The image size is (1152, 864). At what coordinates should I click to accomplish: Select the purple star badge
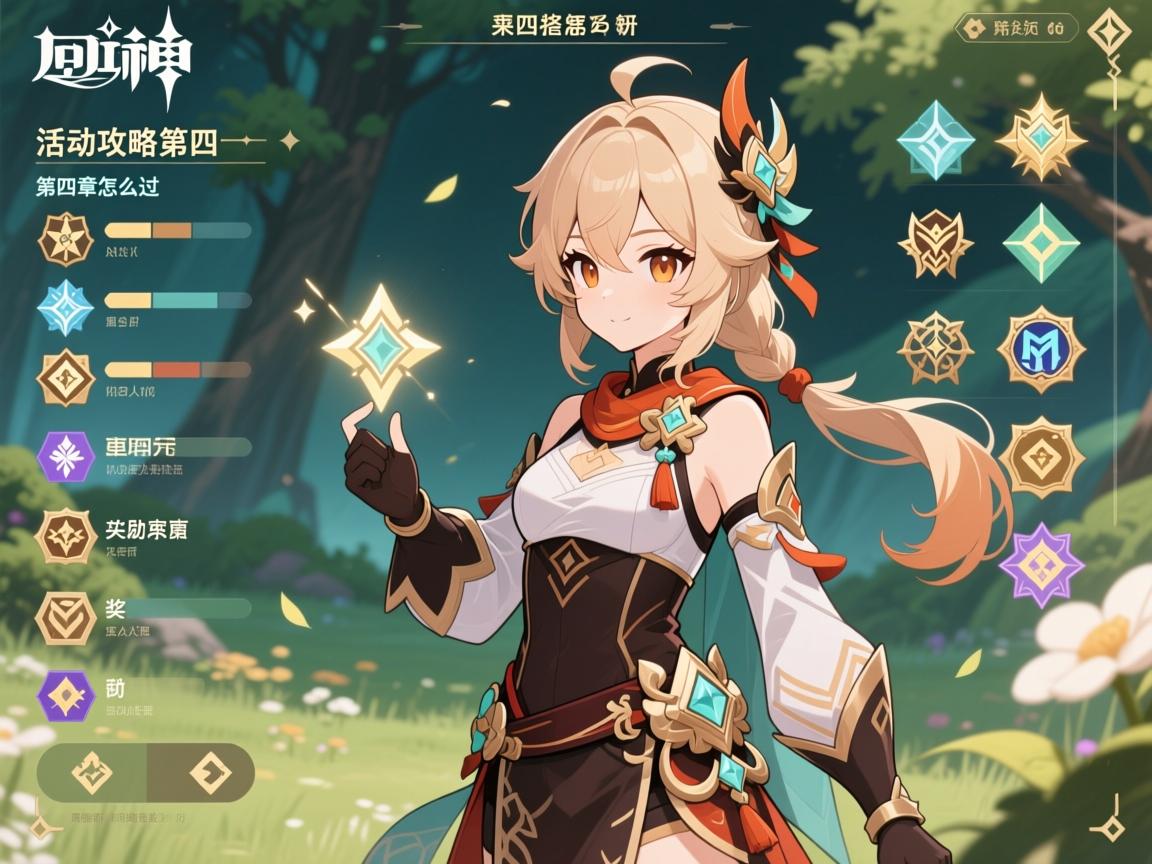1041,564
